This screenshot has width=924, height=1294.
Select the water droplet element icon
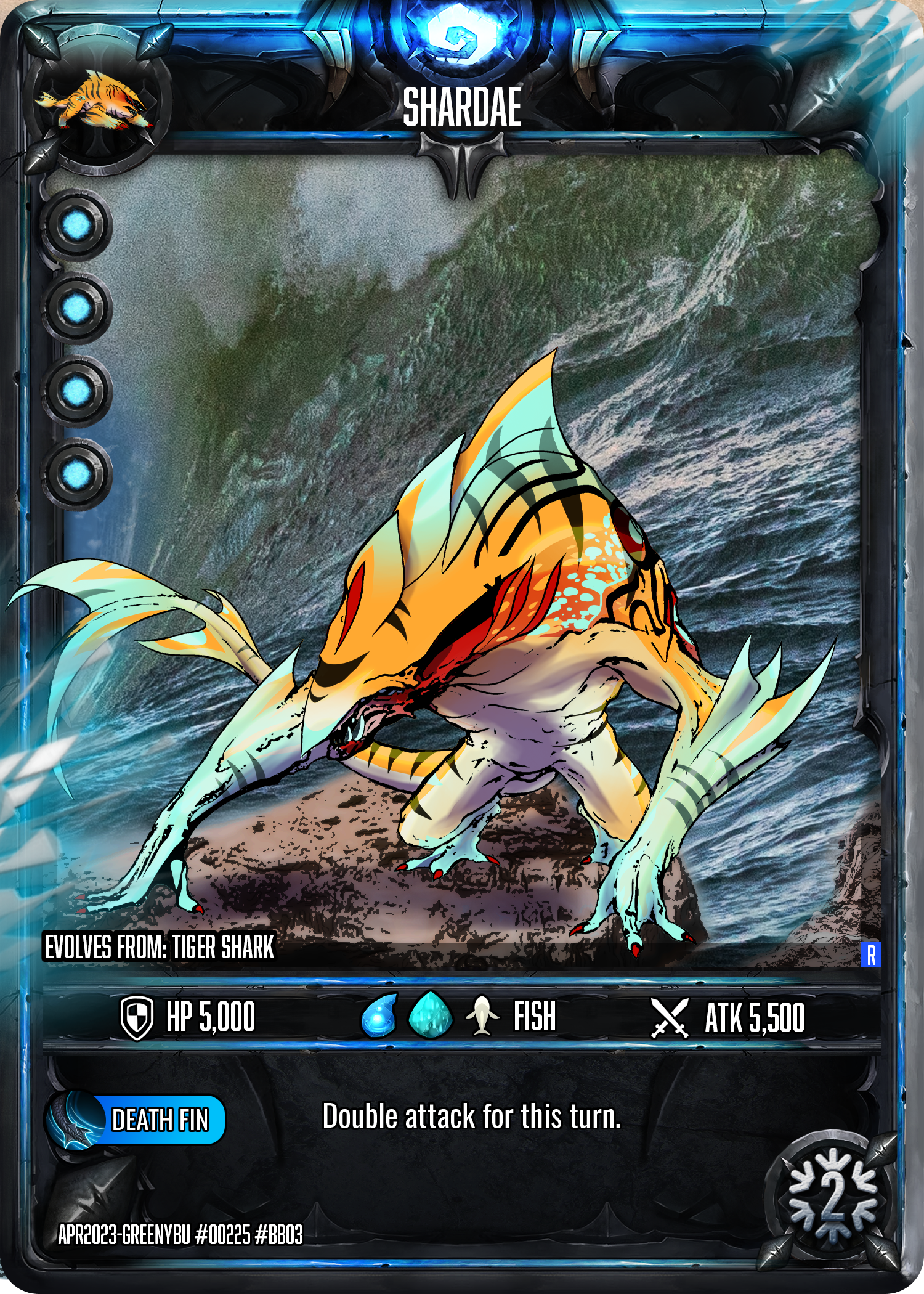click(378, 1015)
